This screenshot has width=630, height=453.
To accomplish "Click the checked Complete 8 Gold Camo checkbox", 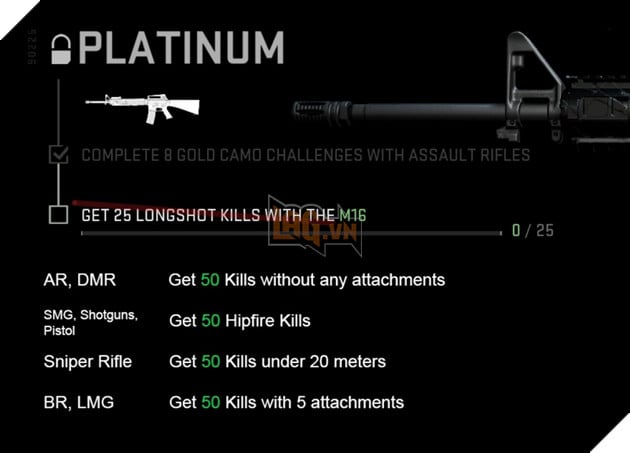I will [59, 155].
